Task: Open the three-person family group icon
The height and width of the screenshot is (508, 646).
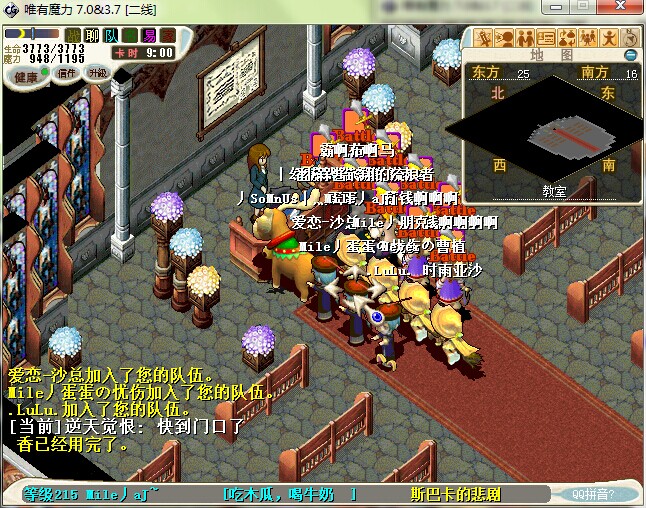Action: tap(586, 39)
